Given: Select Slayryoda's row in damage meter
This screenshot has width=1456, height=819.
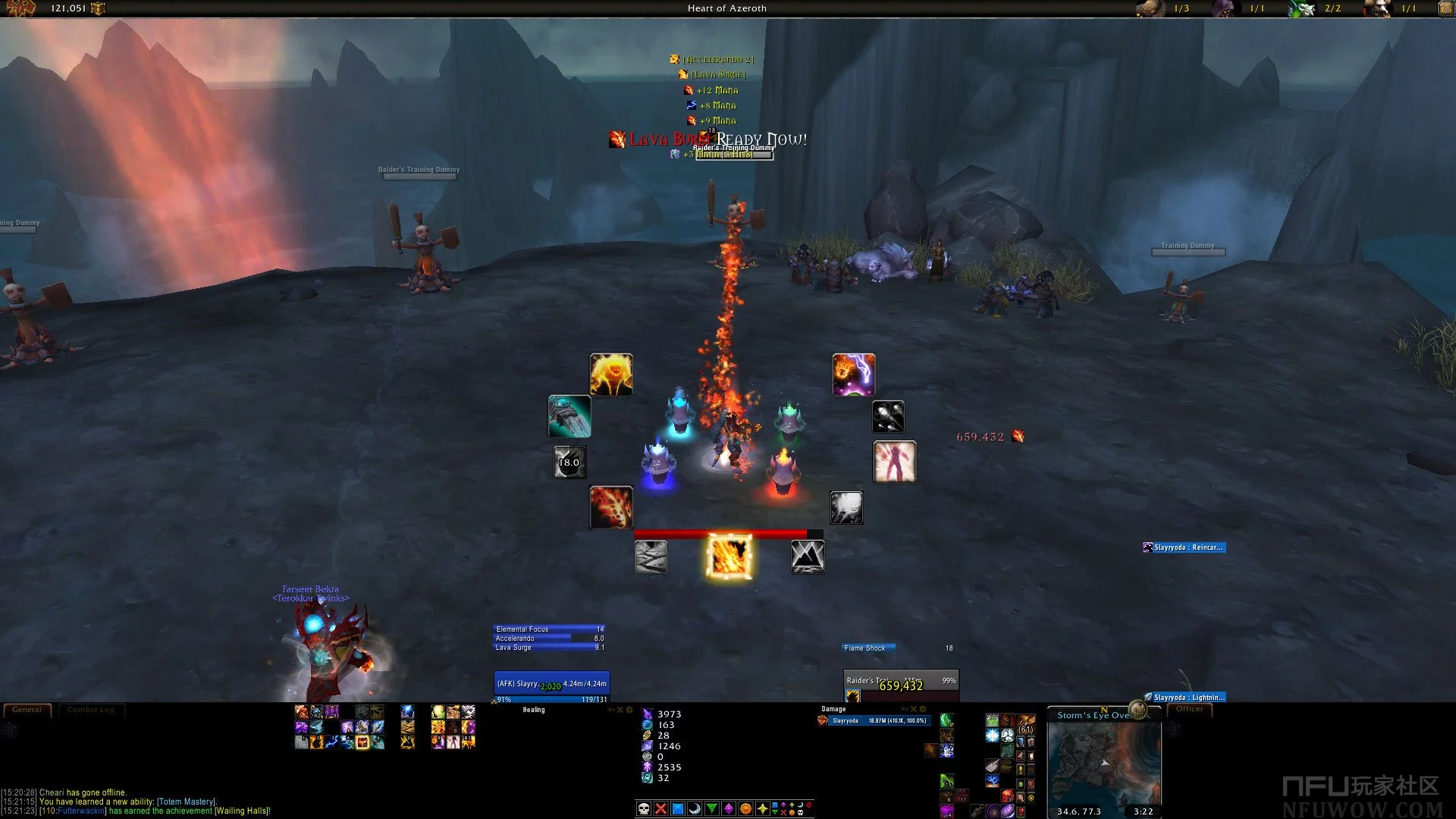Looking at the screenshot, I should tap(874, 720).
